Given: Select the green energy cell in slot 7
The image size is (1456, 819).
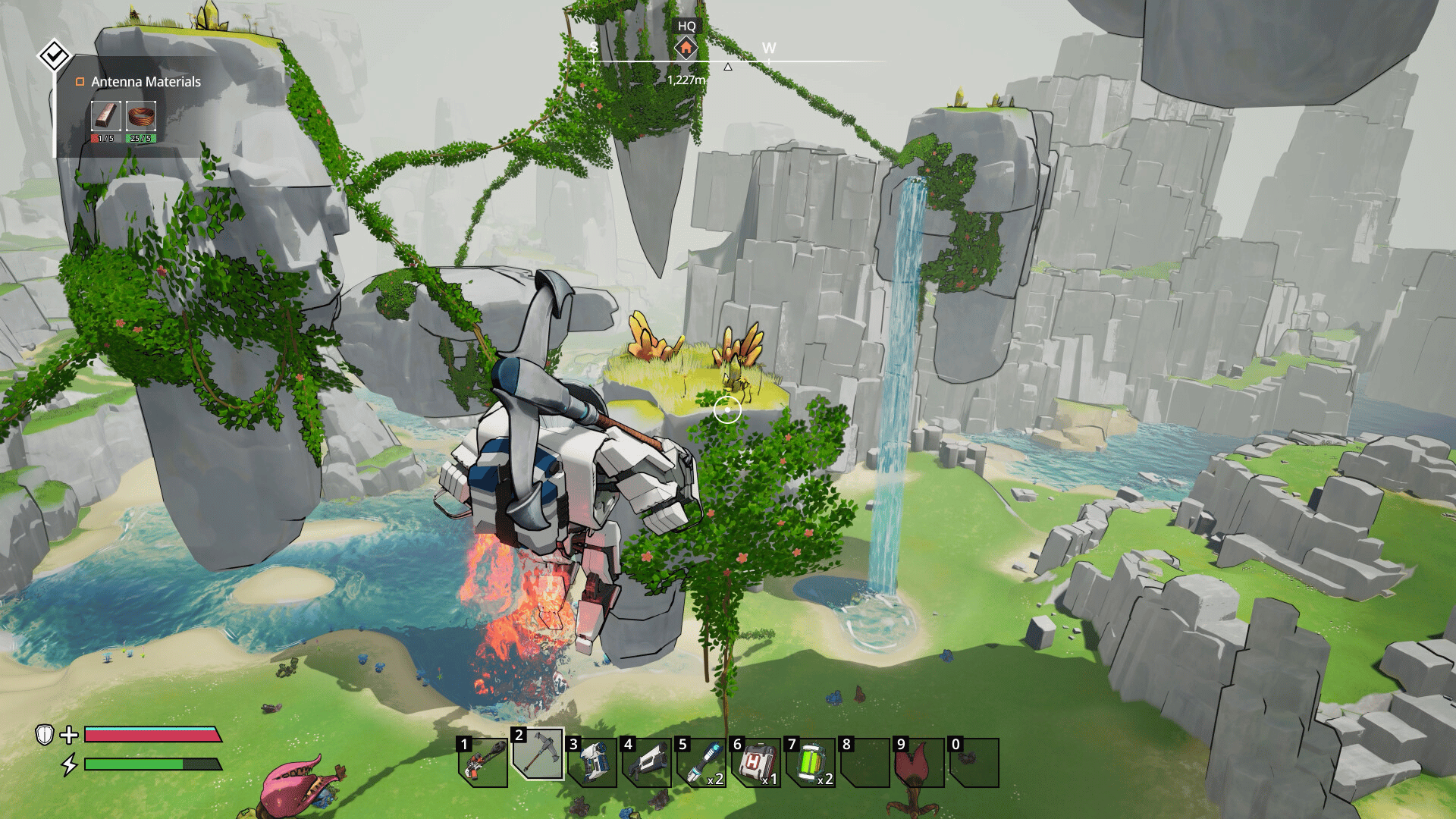Looking at the screenshot, I should click(x=811, y=761).
